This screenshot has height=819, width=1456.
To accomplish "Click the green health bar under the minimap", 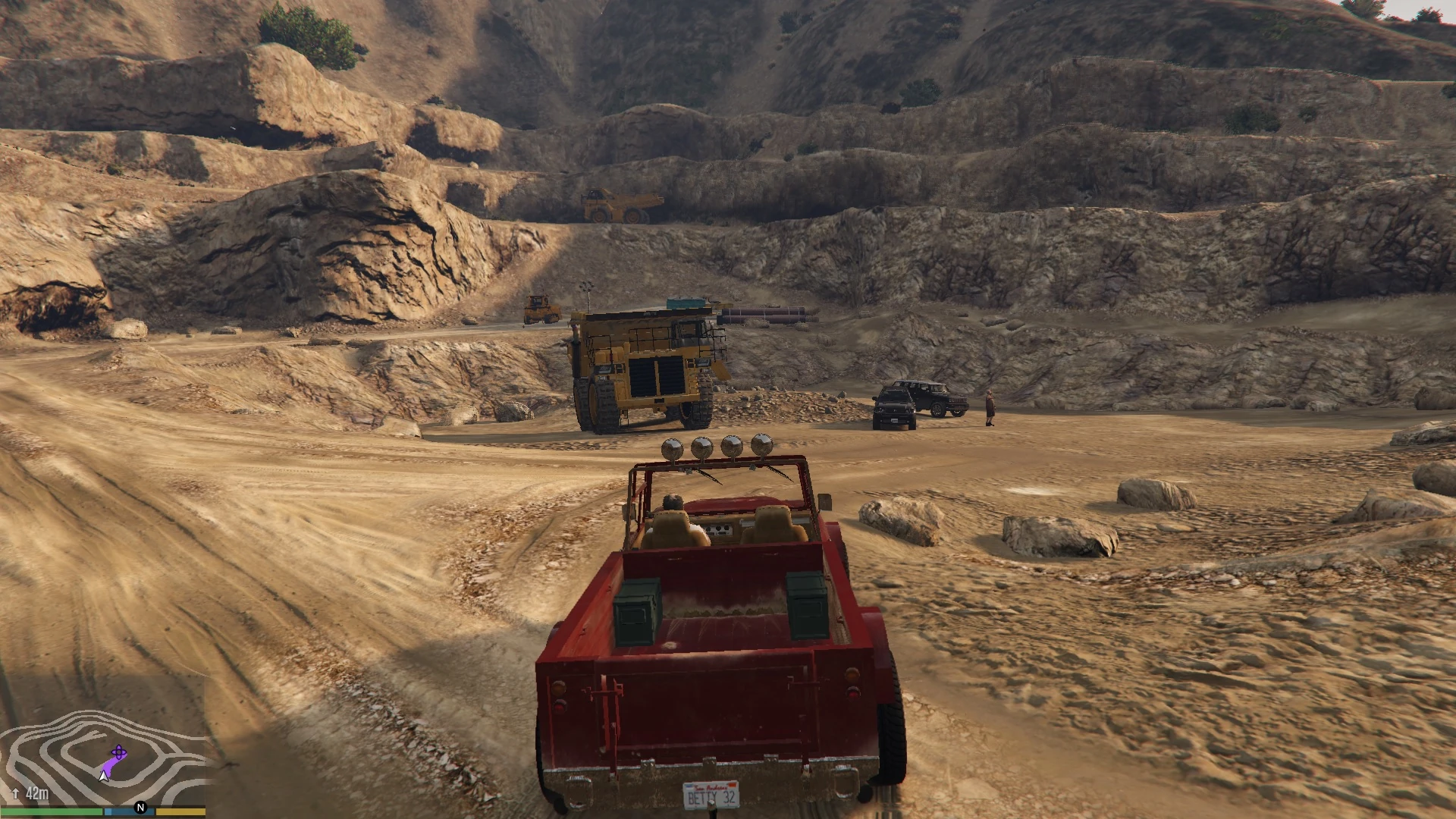I will (49, 811).
